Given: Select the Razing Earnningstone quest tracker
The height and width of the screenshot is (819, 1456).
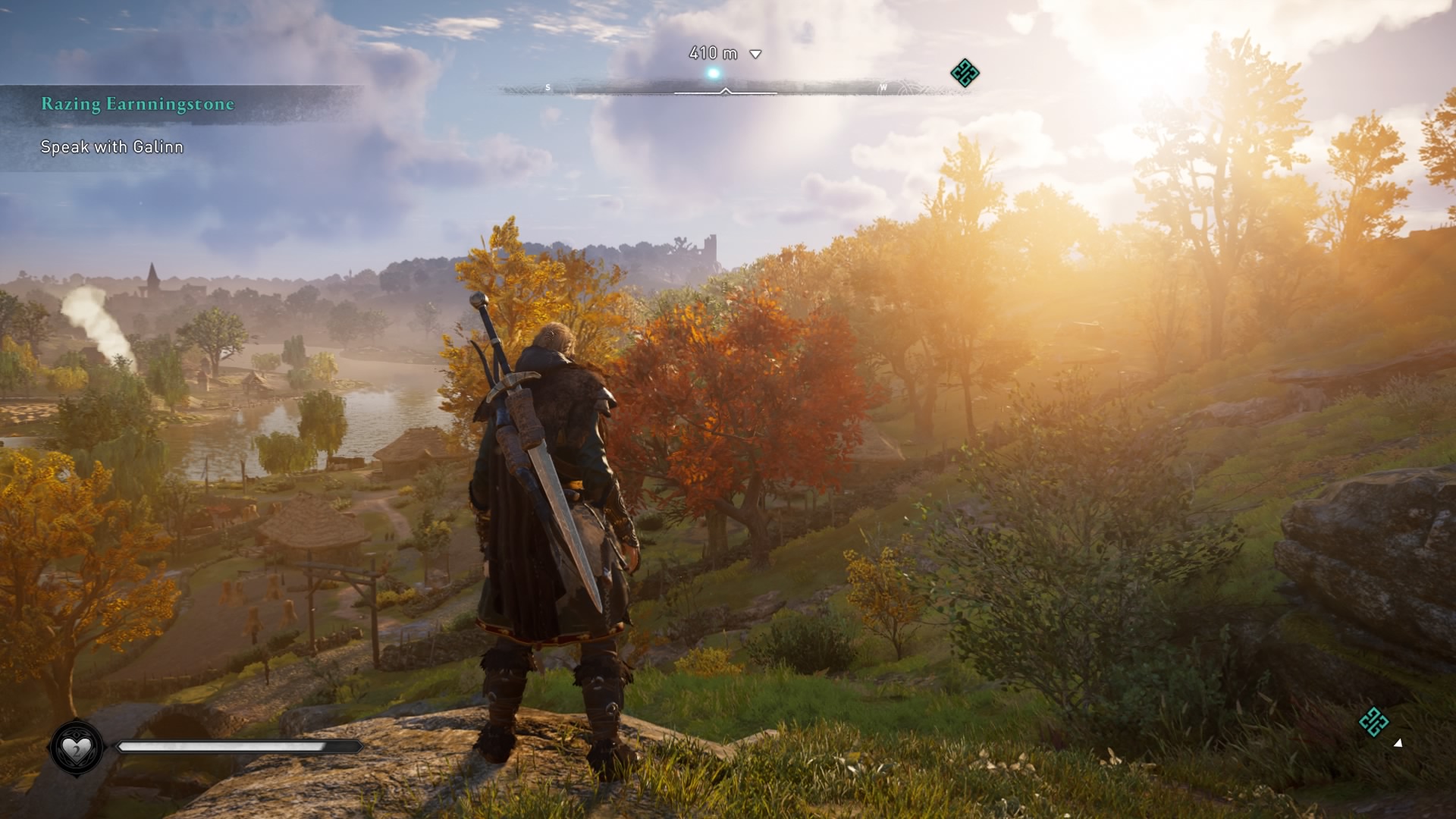Looking at the screenshot, I should (137, 105).
